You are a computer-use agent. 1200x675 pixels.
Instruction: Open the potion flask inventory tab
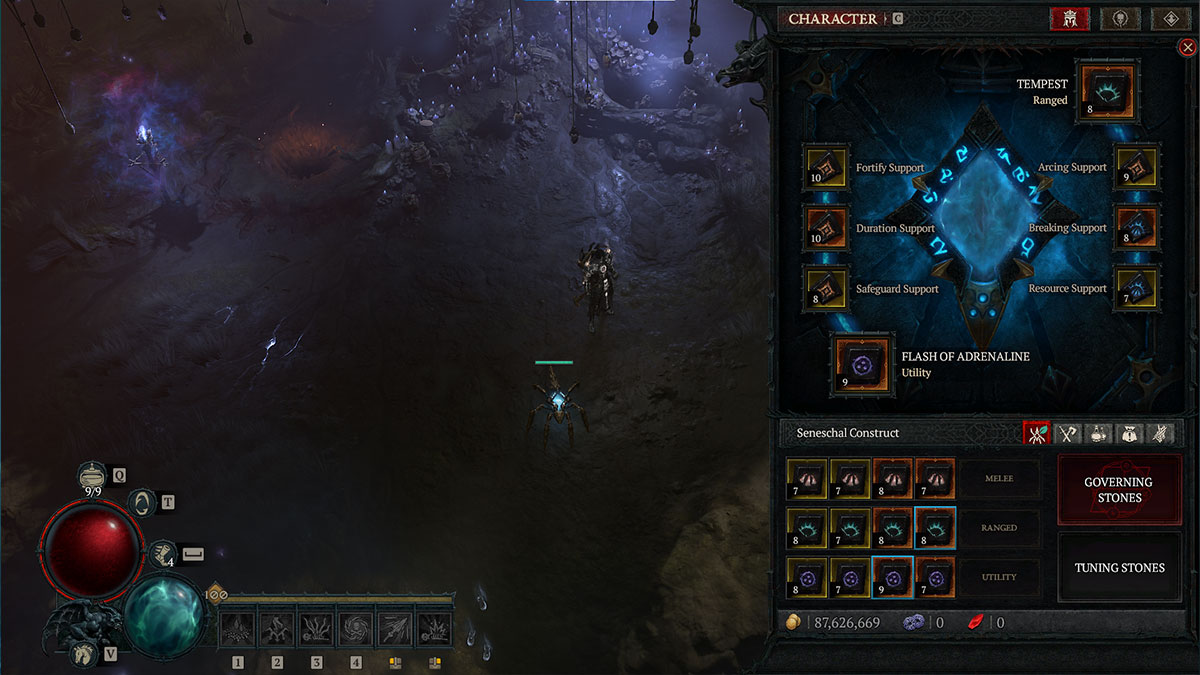pos(1099,433)
